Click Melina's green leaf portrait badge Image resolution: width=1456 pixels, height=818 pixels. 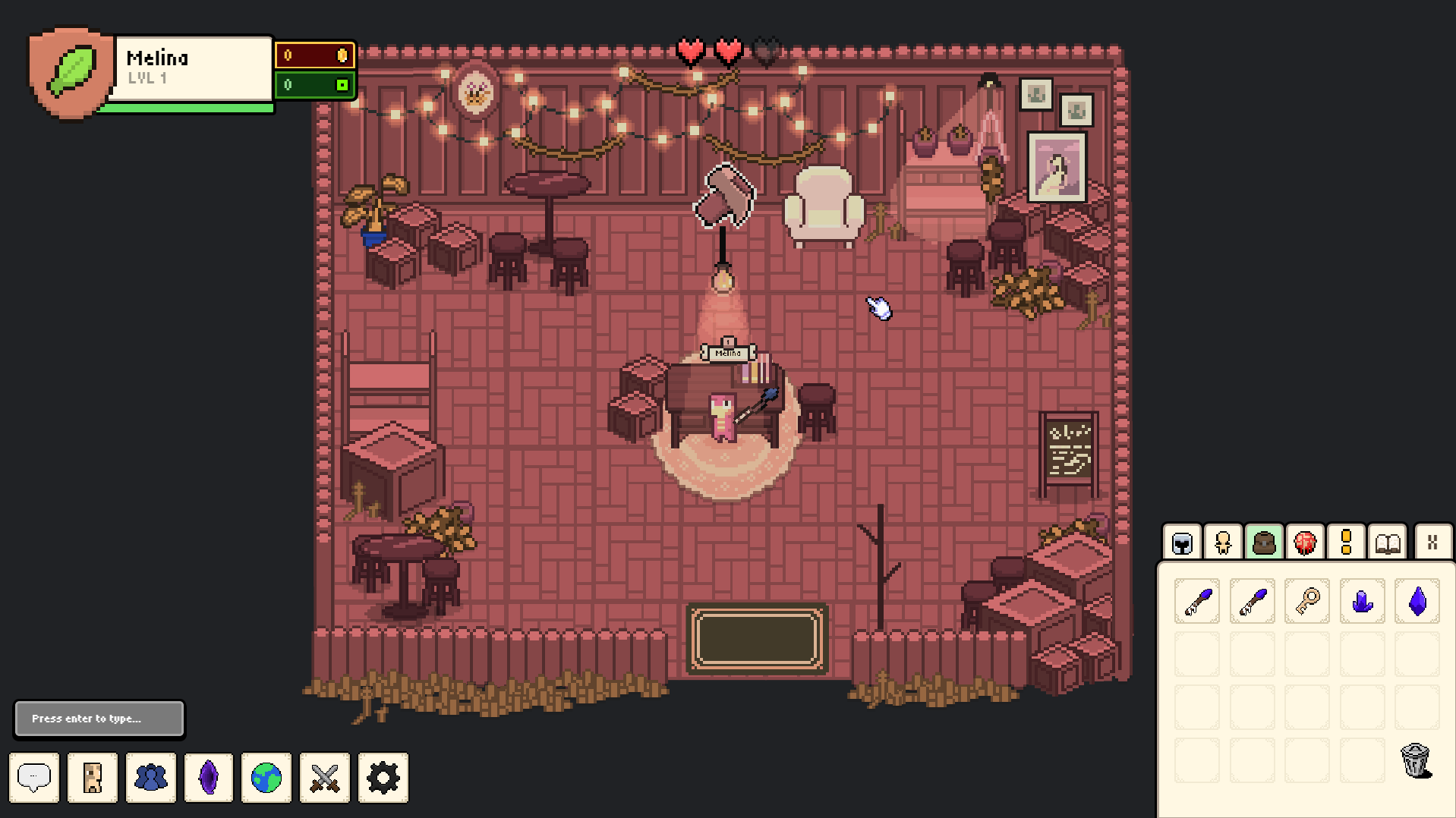click(71, 72)
